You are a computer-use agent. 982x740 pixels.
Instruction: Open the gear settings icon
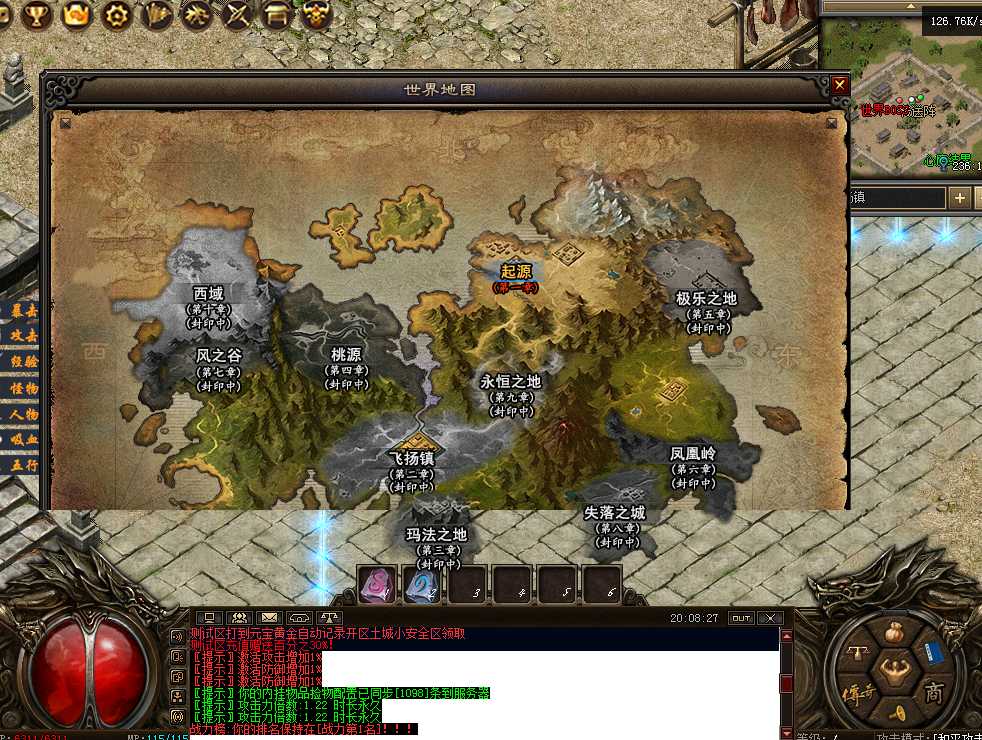pos(119,14)
